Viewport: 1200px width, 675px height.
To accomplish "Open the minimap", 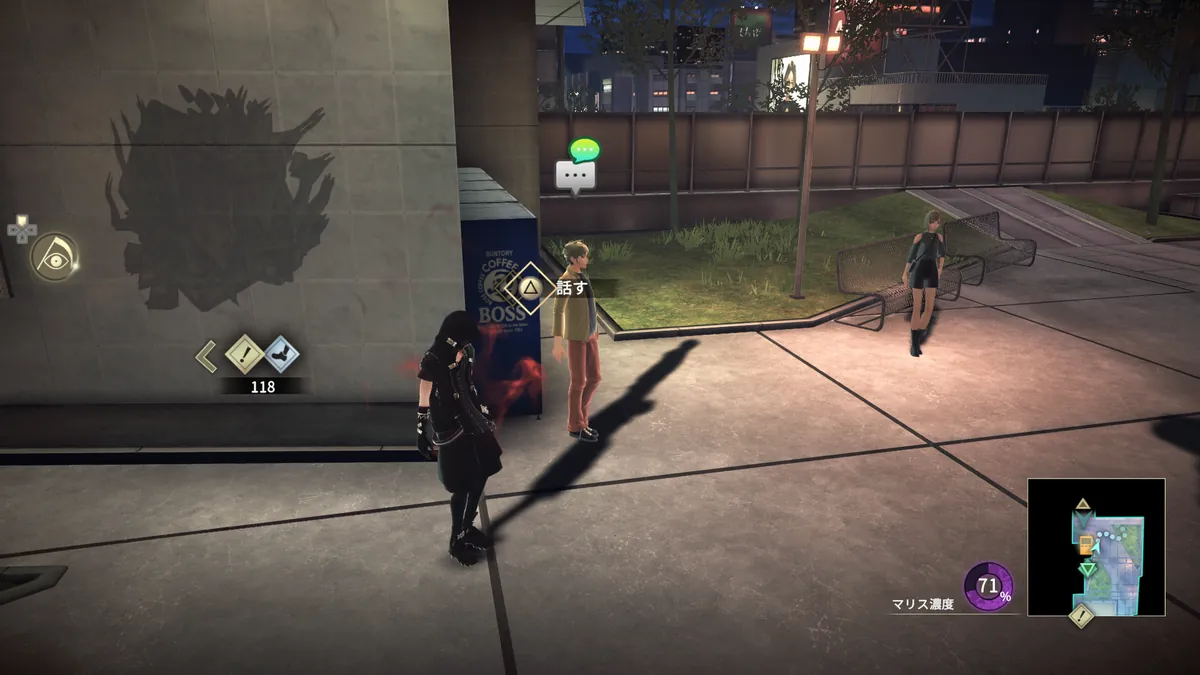I will pyautogui.click(x=1096, y=547).
